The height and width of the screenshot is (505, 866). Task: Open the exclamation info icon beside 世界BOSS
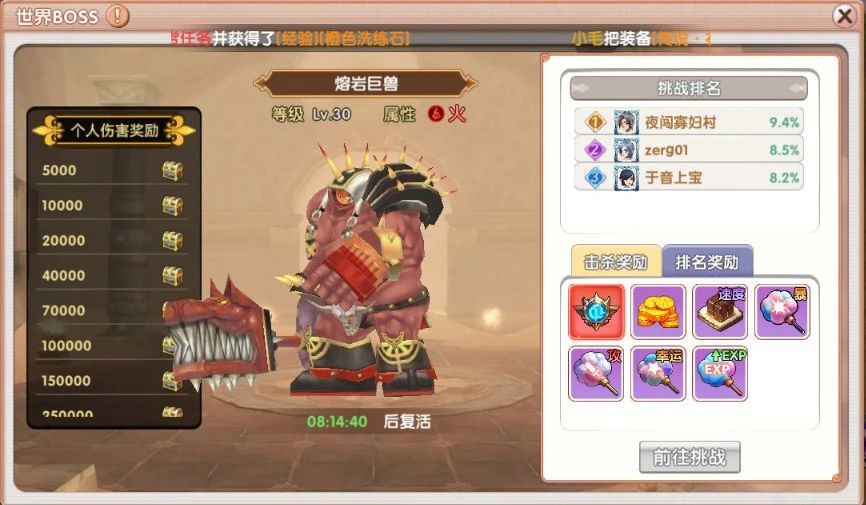(x=117, y=15)
